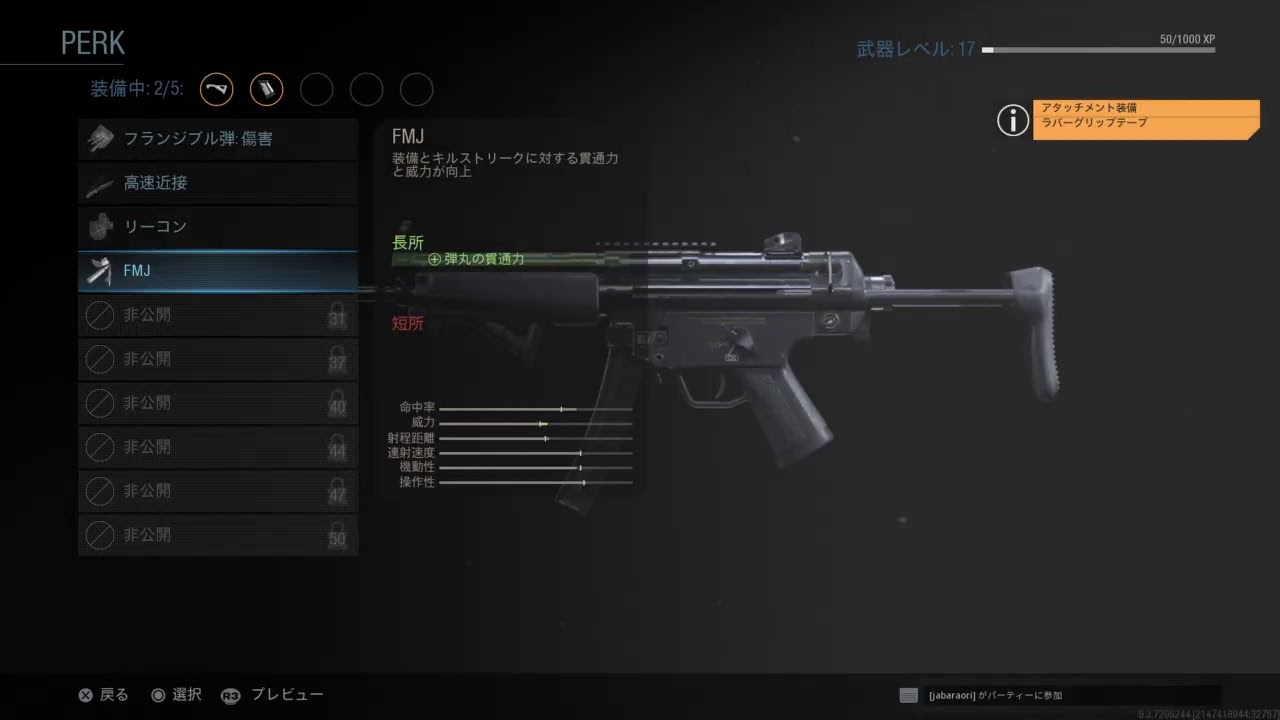This screenshot has width=1280, height=720.
Task: Click the locked perk requiring level 44
Action: [x=218, y=447]
